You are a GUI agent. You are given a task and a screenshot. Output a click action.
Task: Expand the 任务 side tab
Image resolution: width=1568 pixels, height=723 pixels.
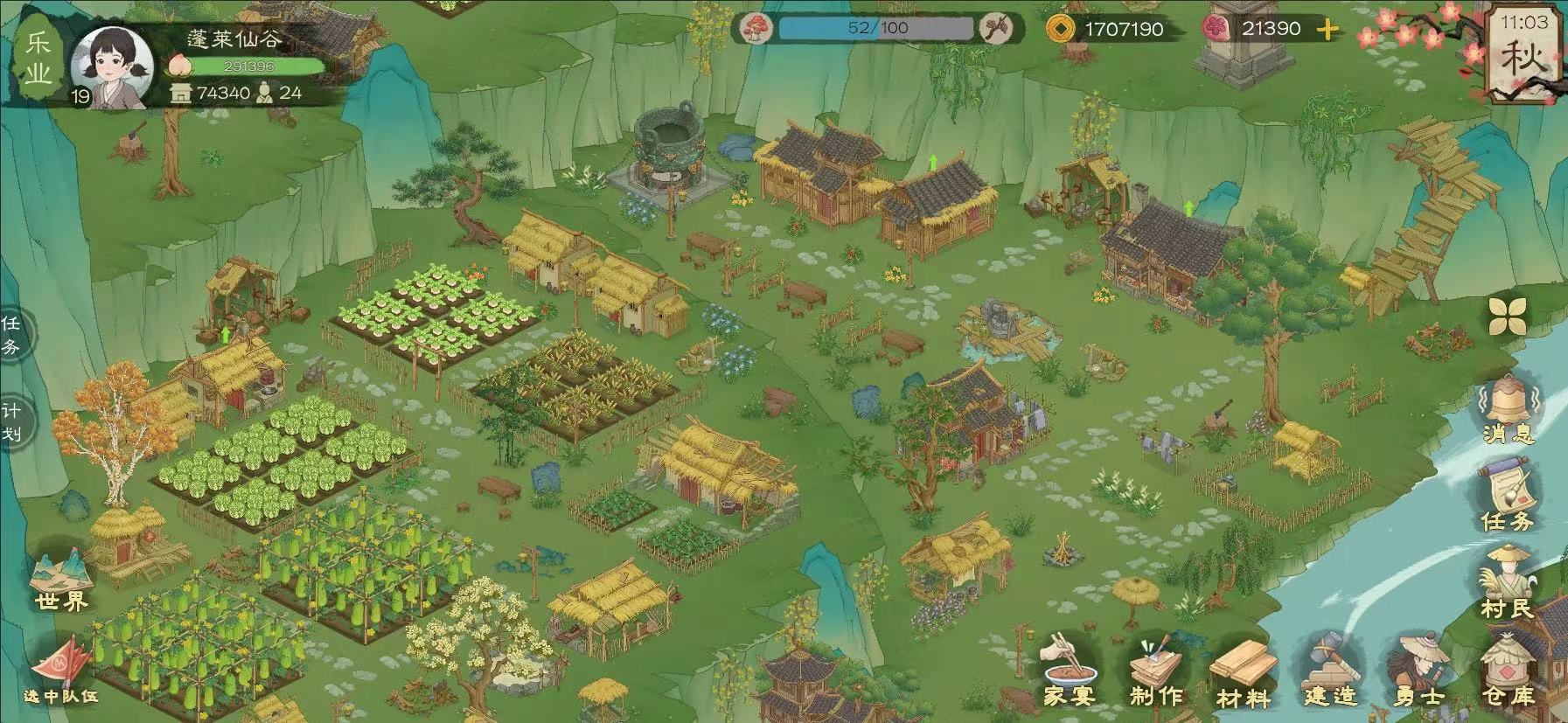click(x=11, y=335)
